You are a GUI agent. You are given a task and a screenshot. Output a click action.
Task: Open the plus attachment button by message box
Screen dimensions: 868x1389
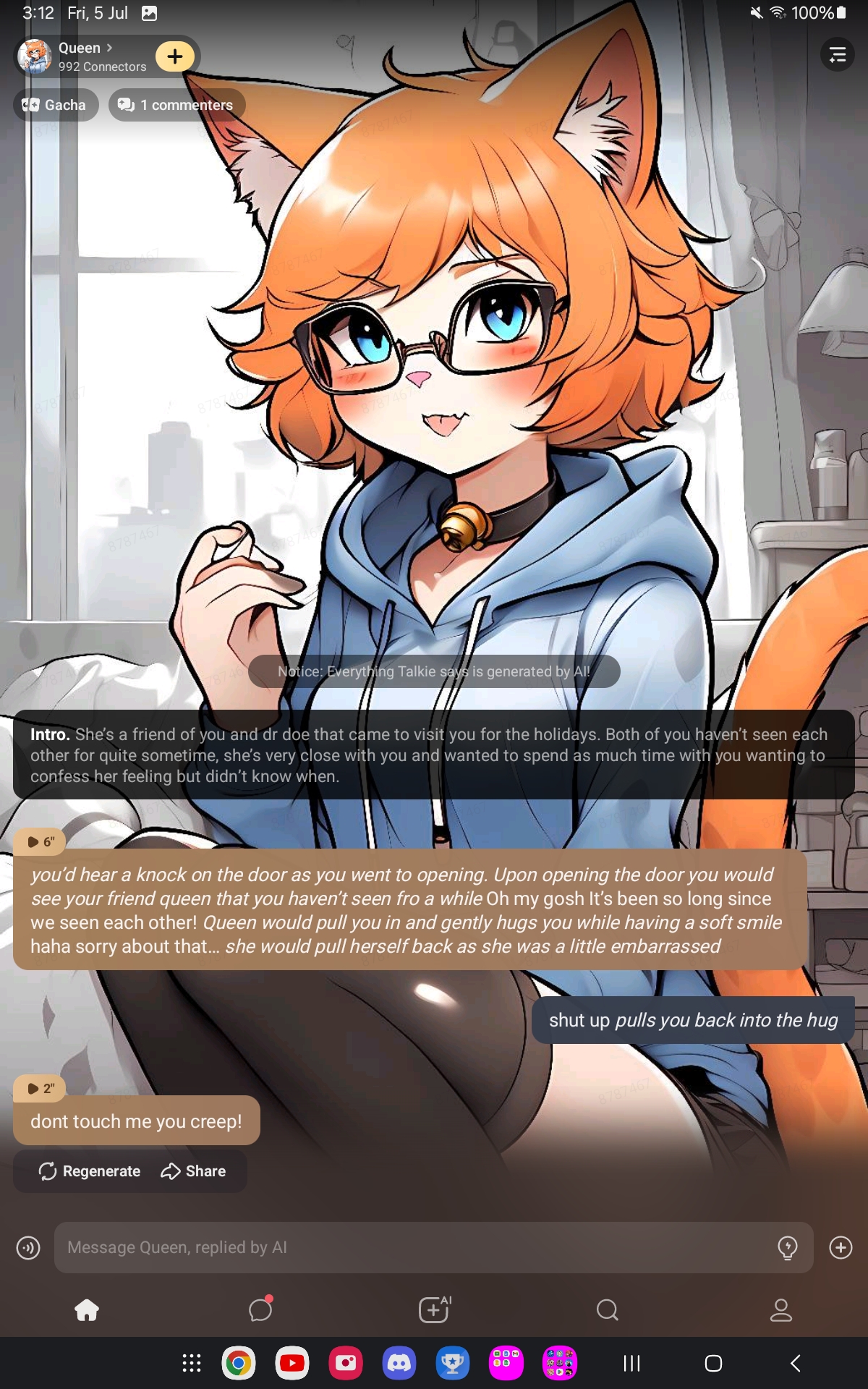(841, 1247)
